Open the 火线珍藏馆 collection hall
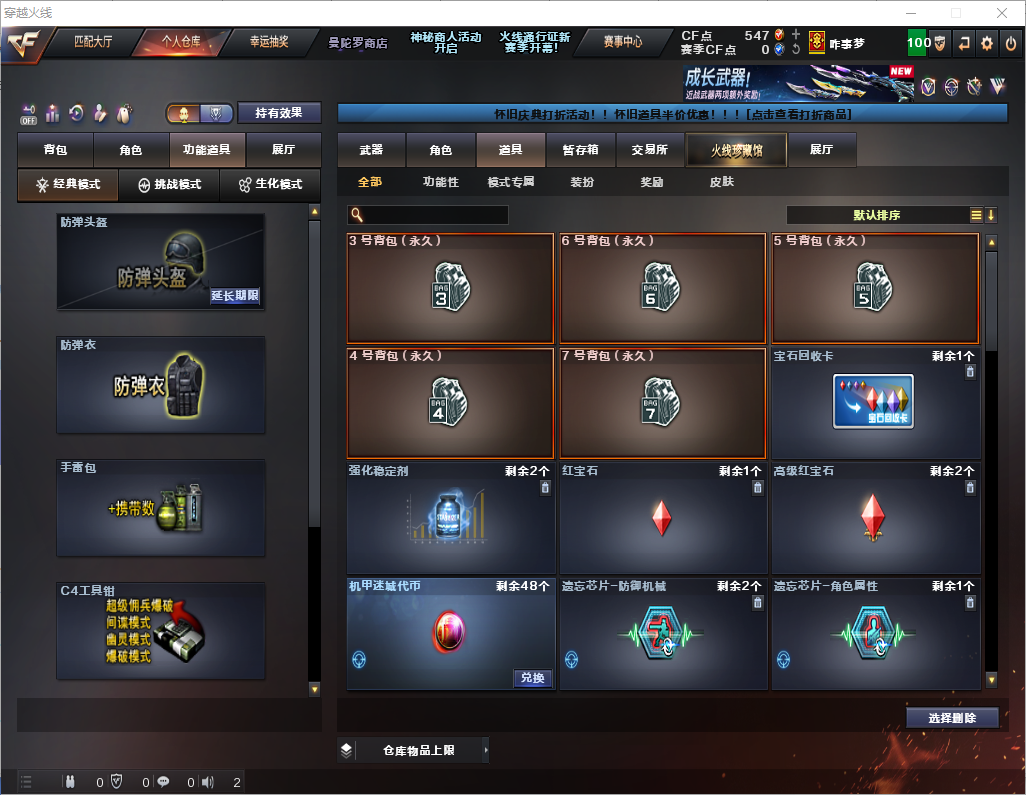The height and width of the screenshot is (795, 1026). pyautogui.click(x=736, y=150)
